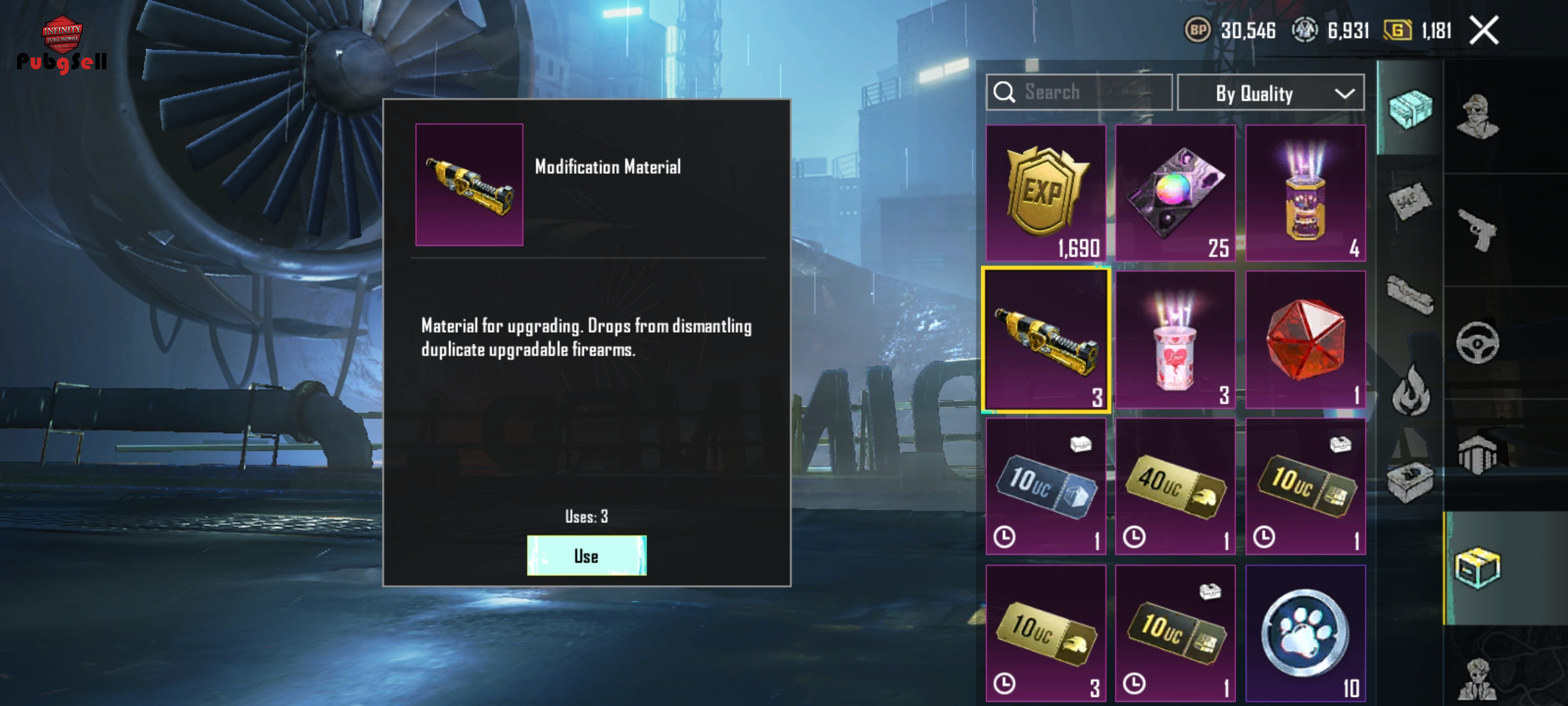The width and height of the screenshot is (1568, 706).
Task: Switch to the outfit character tab
Action: pyautogui.click(x=1478, y=118)
